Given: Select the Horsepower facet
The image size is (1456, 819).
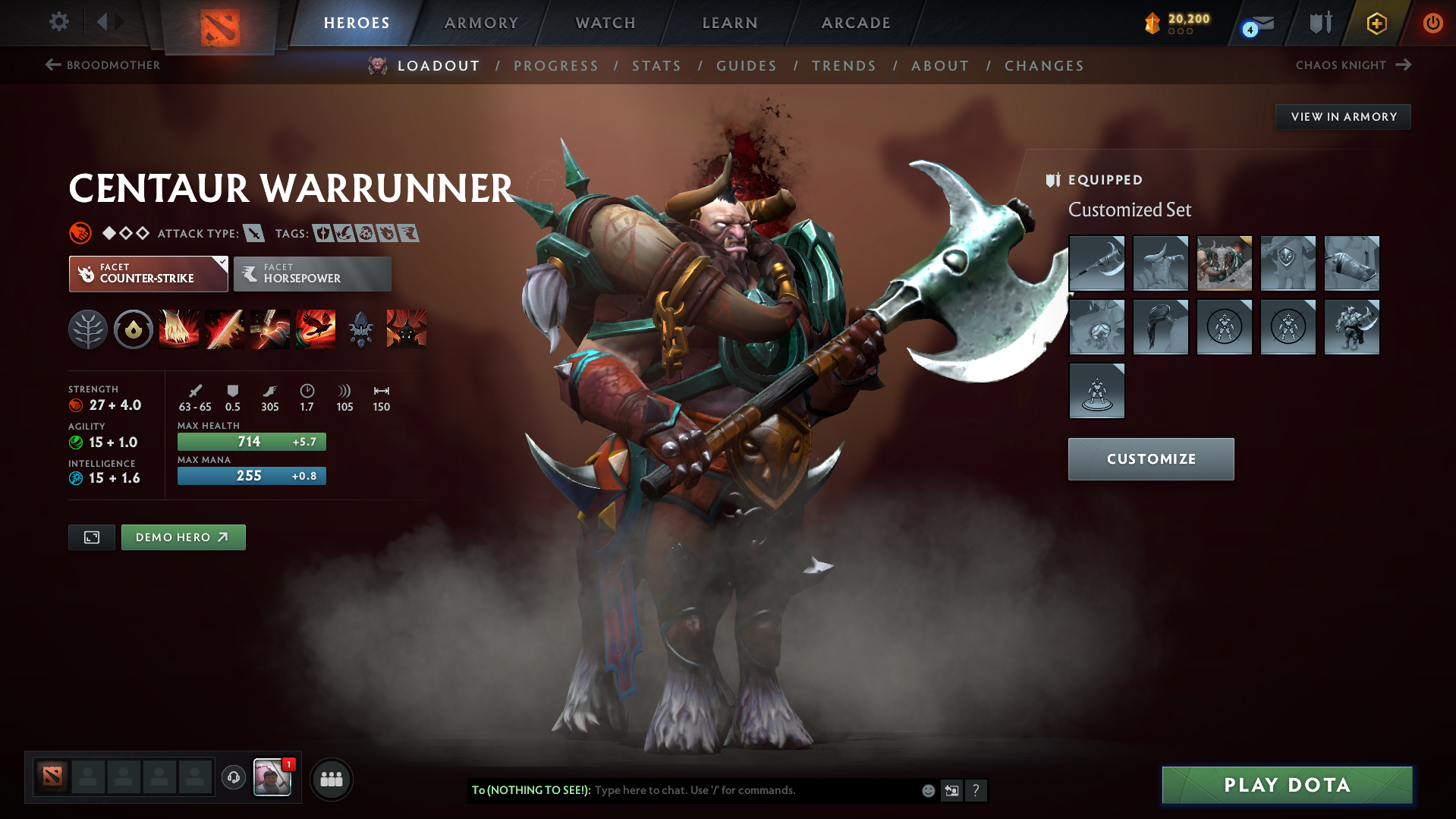Looking at the screenshot, I should coord(312,273).
